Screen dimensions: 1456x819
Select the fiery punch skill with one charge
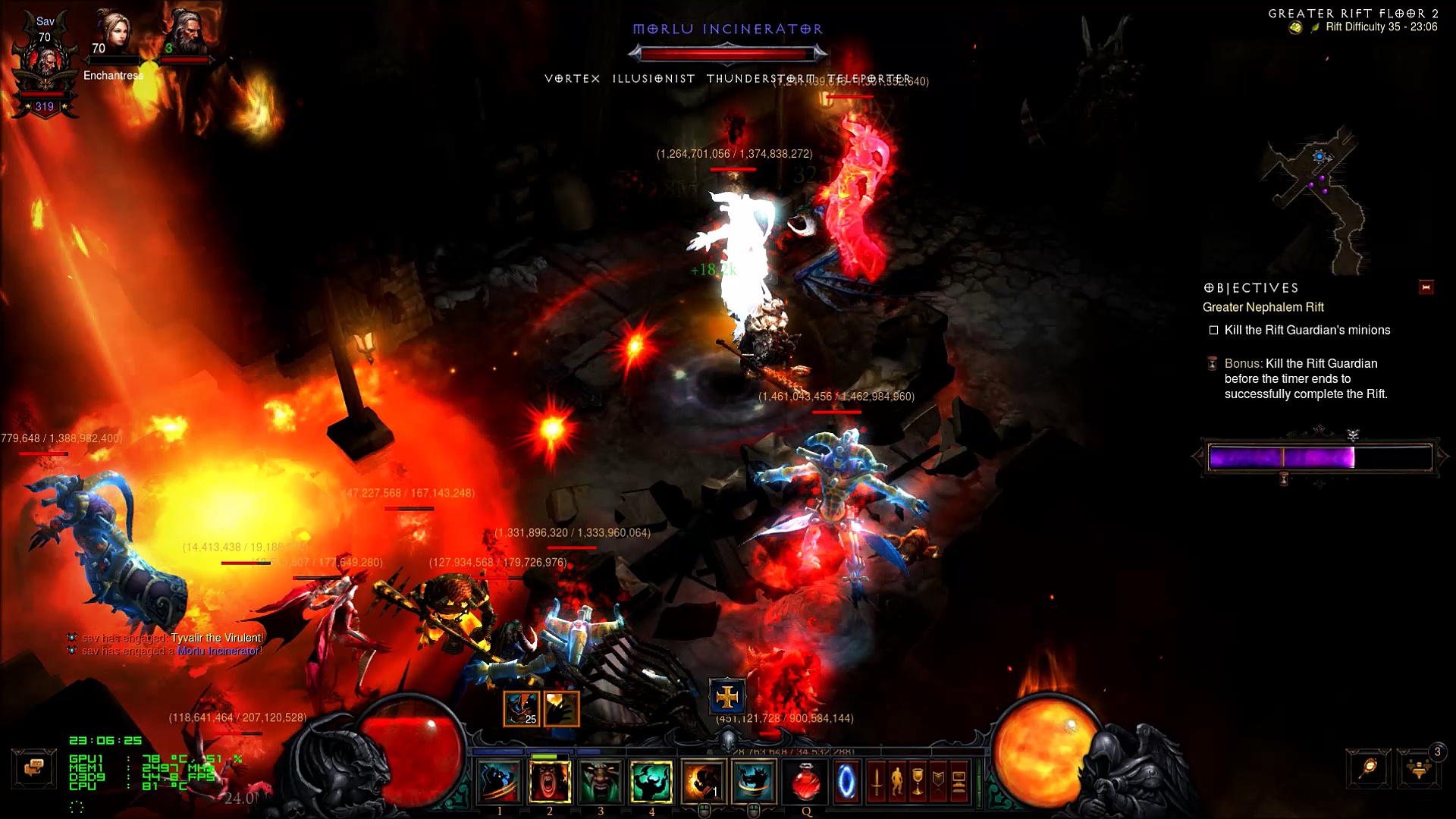click(703, 781)
